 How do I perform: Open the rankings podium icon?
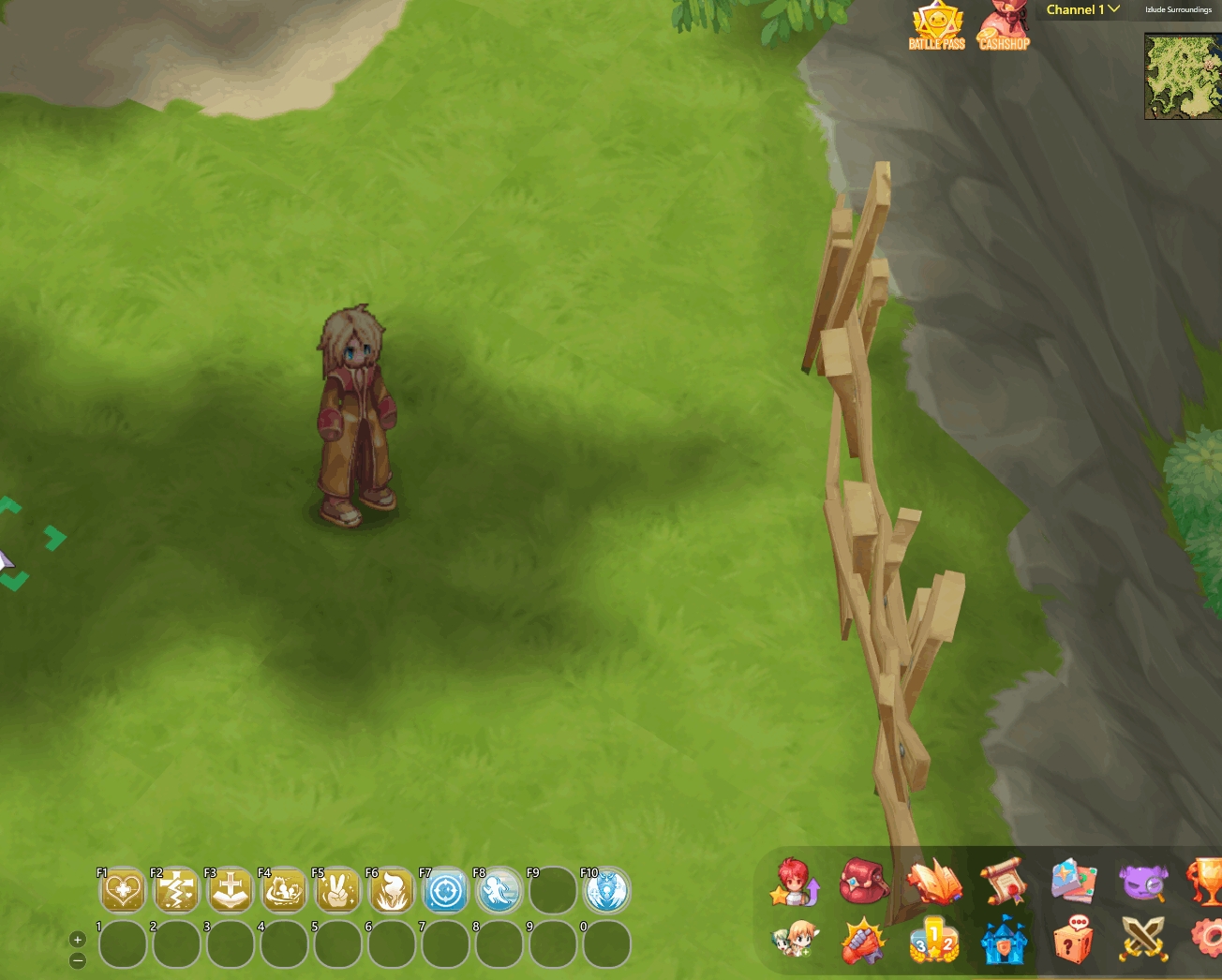933,941
